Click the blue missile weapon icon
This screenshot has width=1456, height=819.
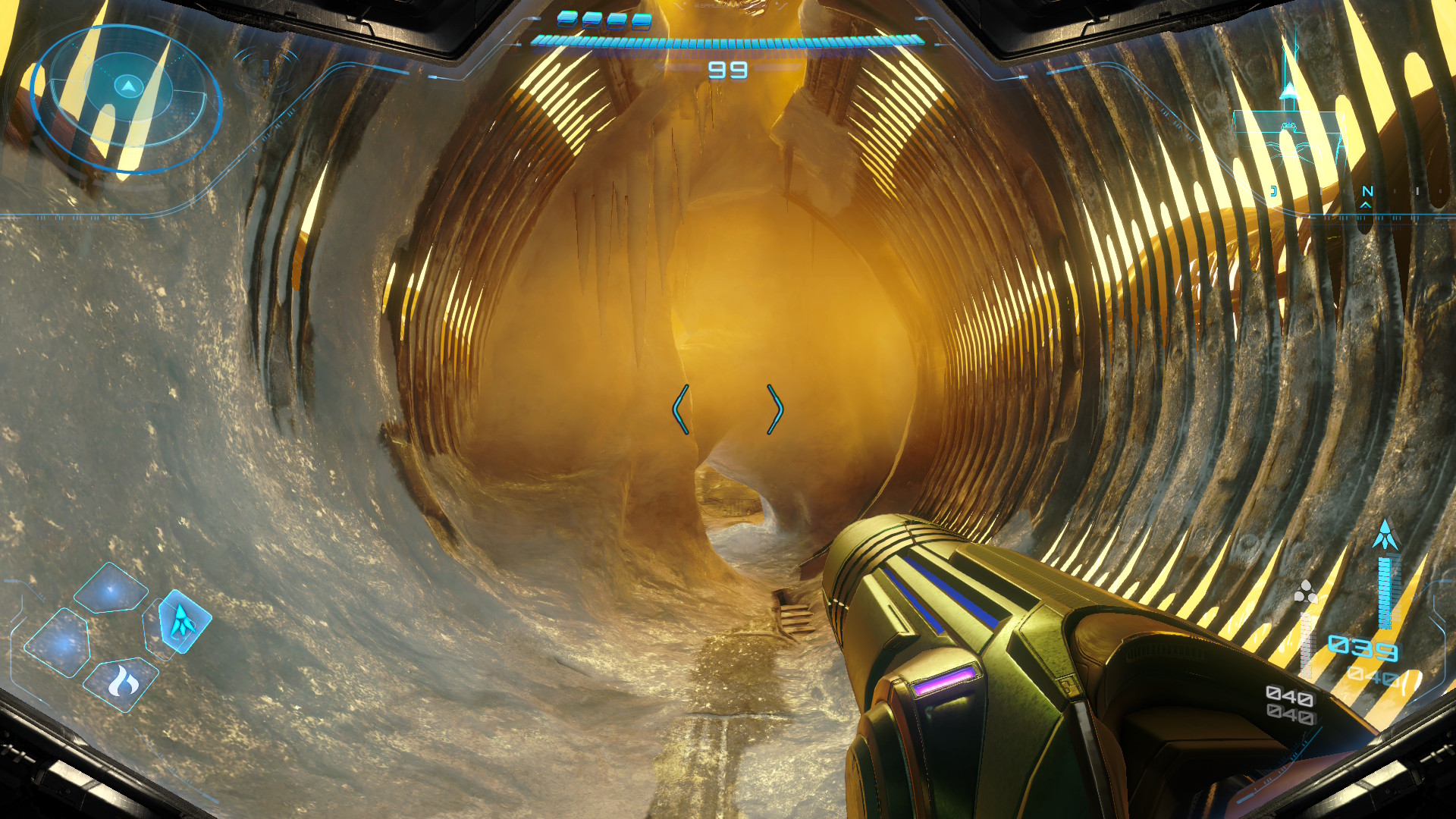click(x=1385, y=535)
